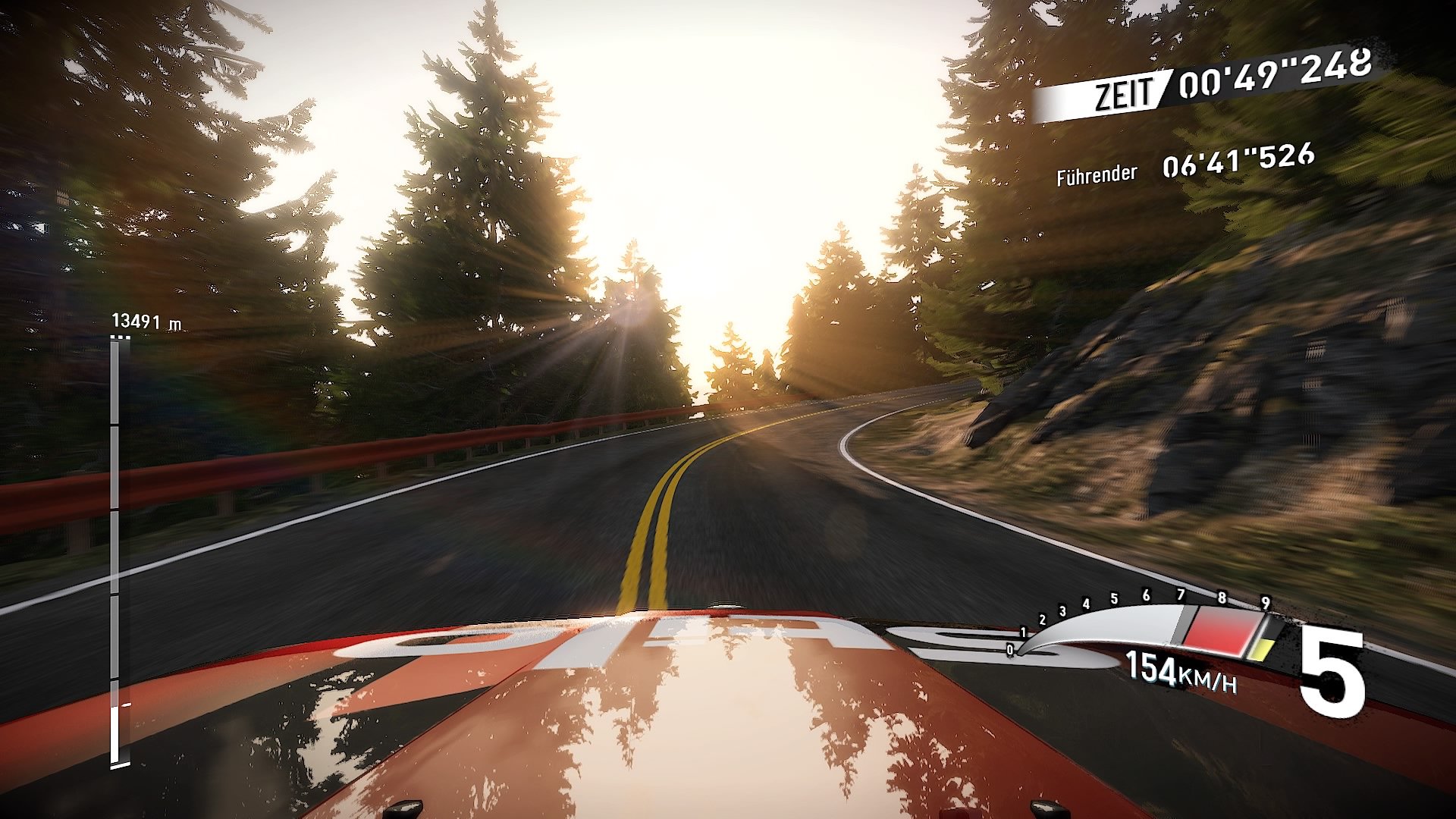
Task: Click the number 9 on the tachometer
Action: click(x=1265, y=603)
